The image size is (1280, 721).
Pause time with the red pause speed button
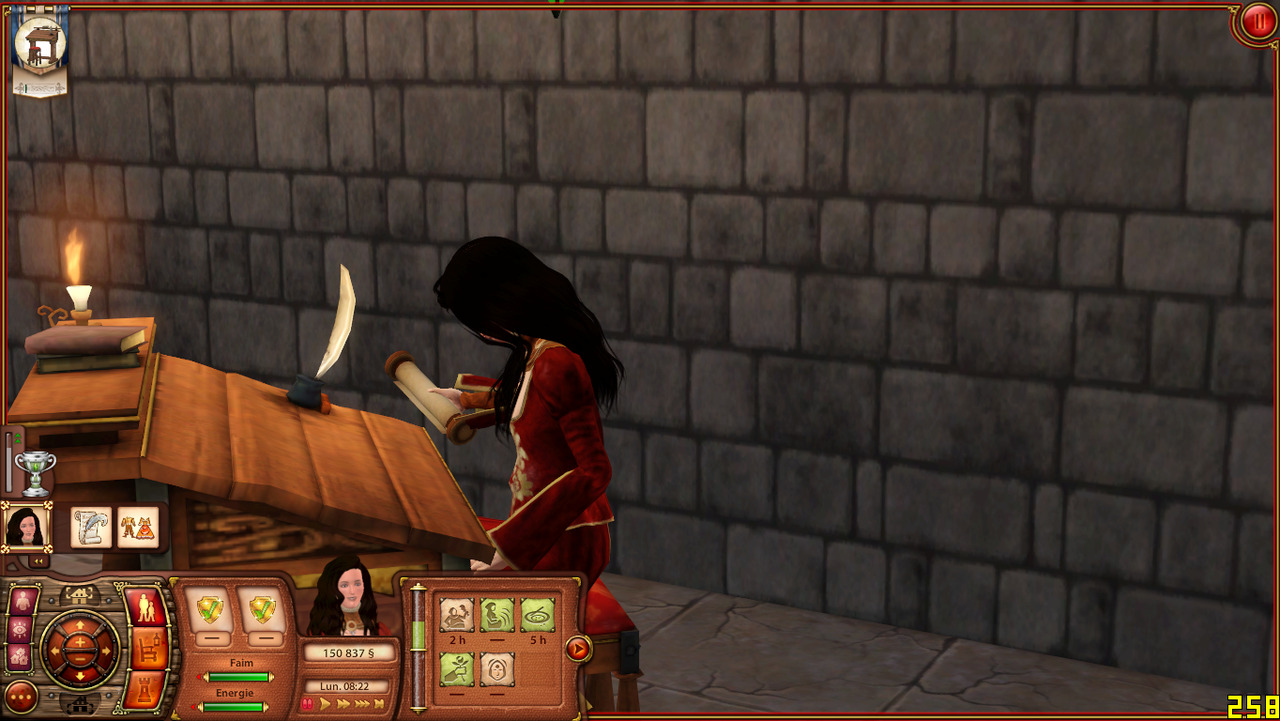coord(307,704)
